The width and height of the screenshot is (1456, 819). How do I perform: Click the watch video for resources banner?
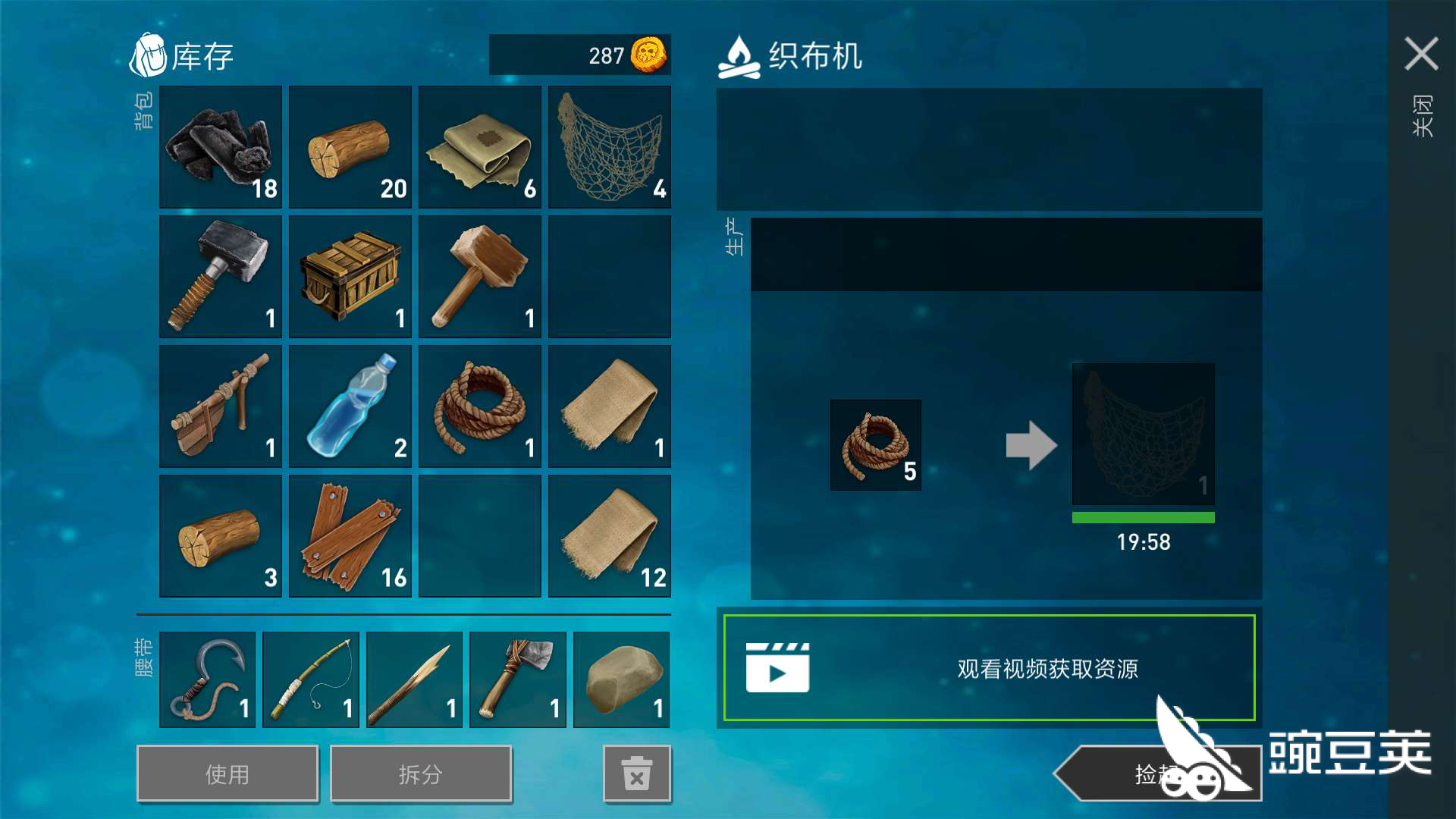(x=990, y=668)
